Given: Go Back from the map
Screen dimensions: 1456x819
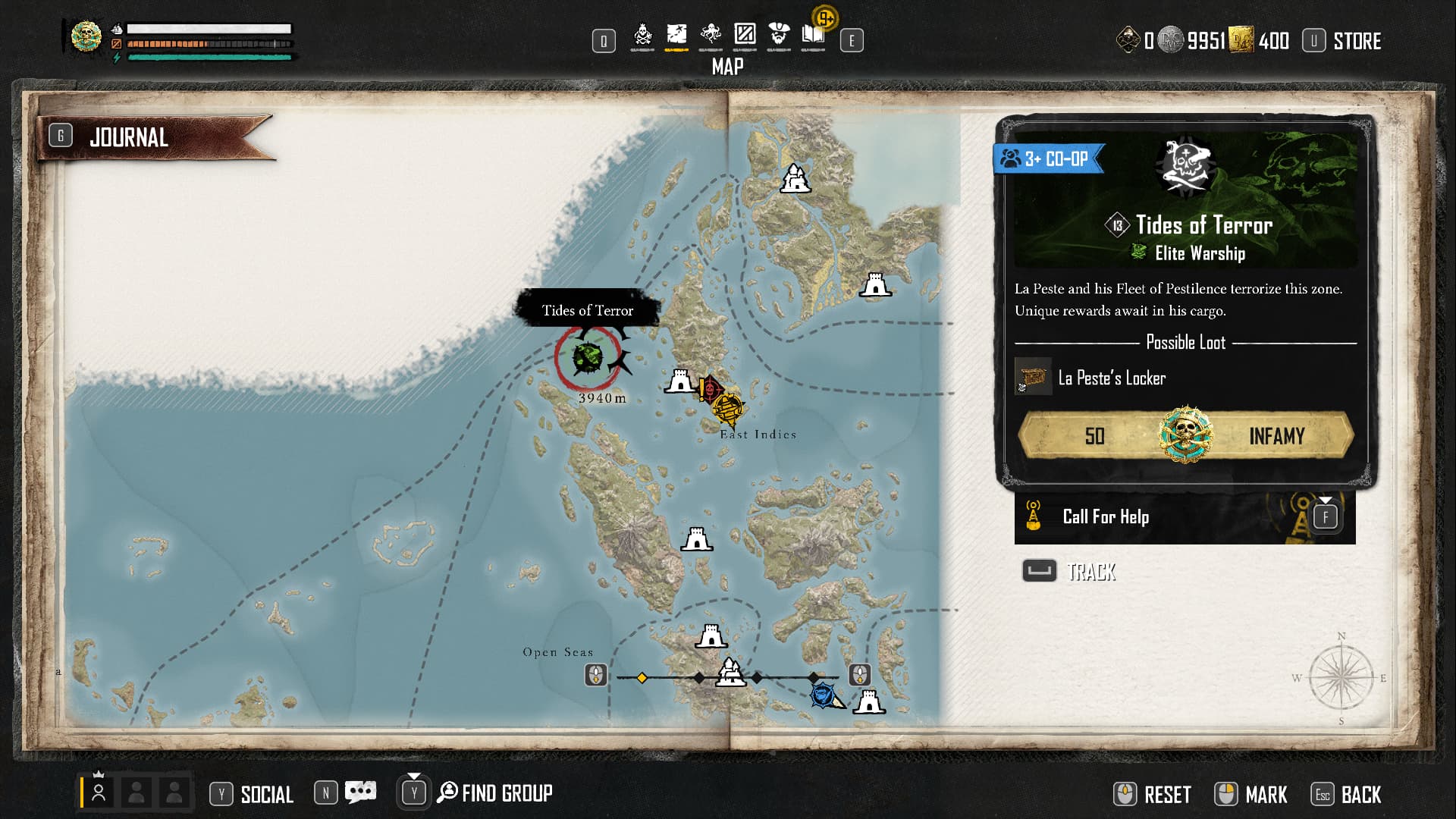Looking at the screenshot, I should (1360, 795).
